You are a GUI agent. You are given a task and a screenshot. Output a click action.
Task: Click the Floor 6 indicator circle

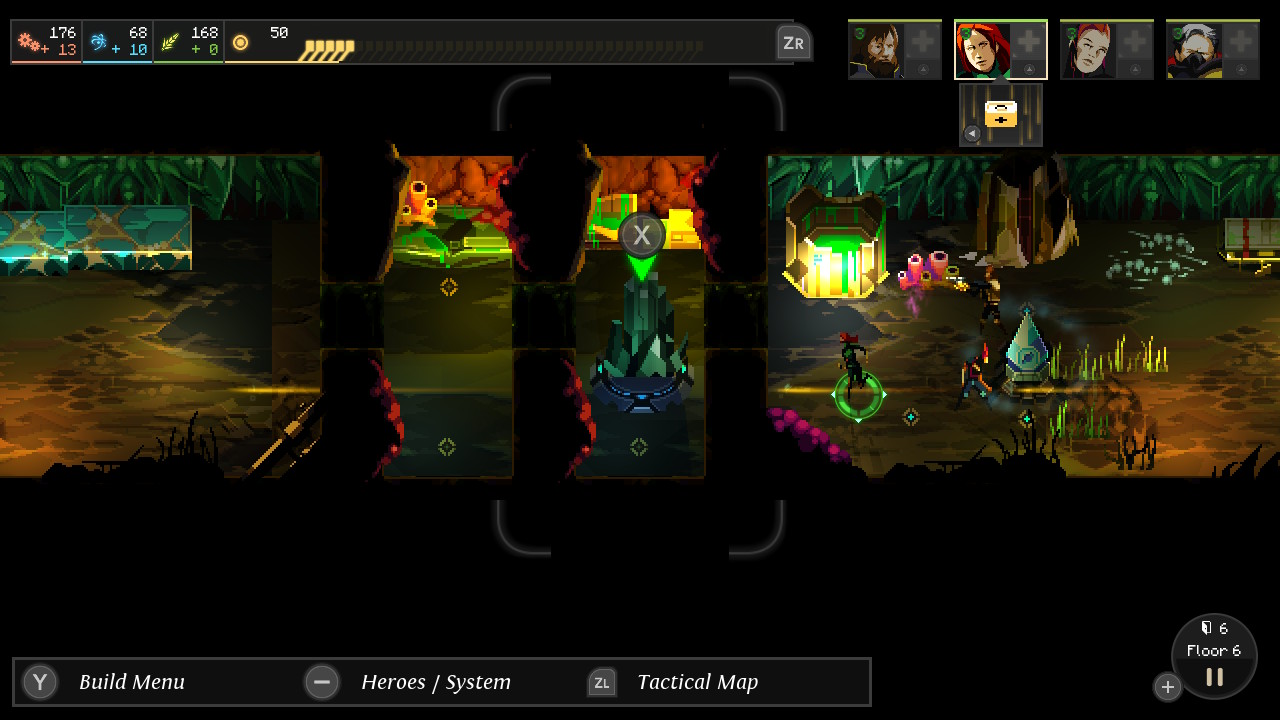coord(1213,650)
